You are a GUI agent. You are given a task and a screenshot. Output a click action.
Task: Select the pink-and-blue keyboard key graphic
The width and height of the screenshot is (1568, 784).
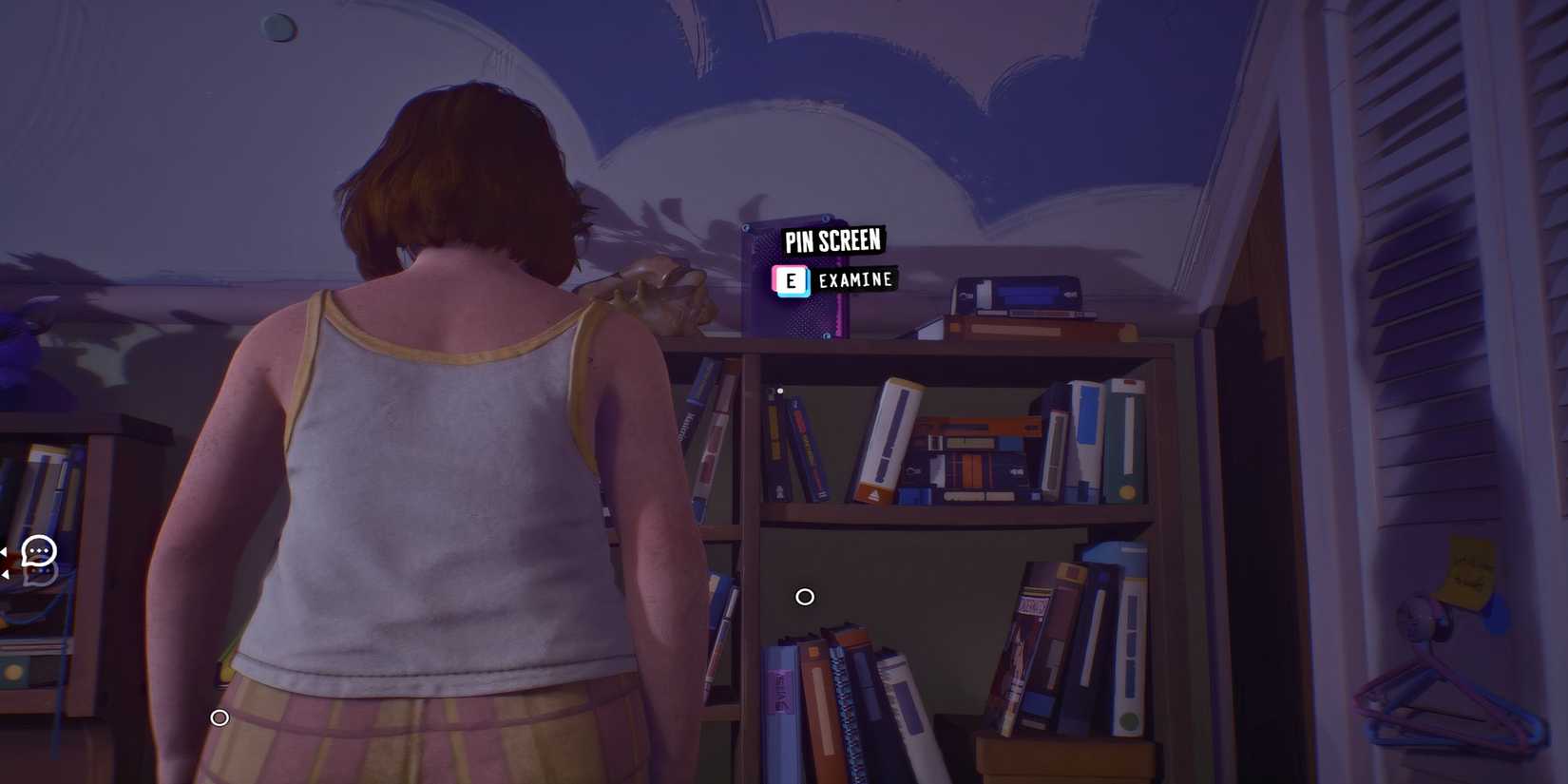tap(792, 280)
